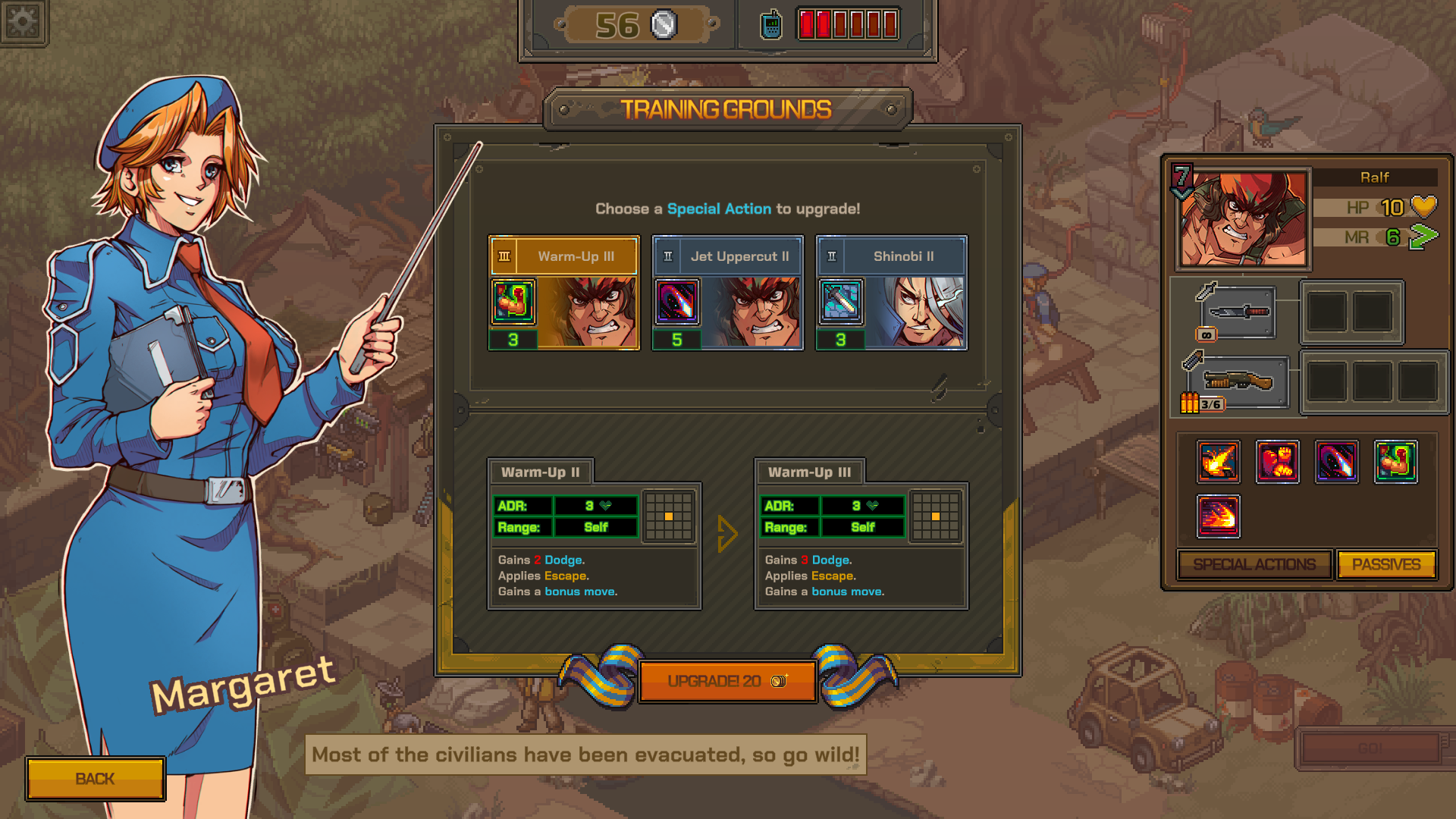Confirm the upgrade for 20 coins
Viewport: 1456px width, 819px height.
727,681
